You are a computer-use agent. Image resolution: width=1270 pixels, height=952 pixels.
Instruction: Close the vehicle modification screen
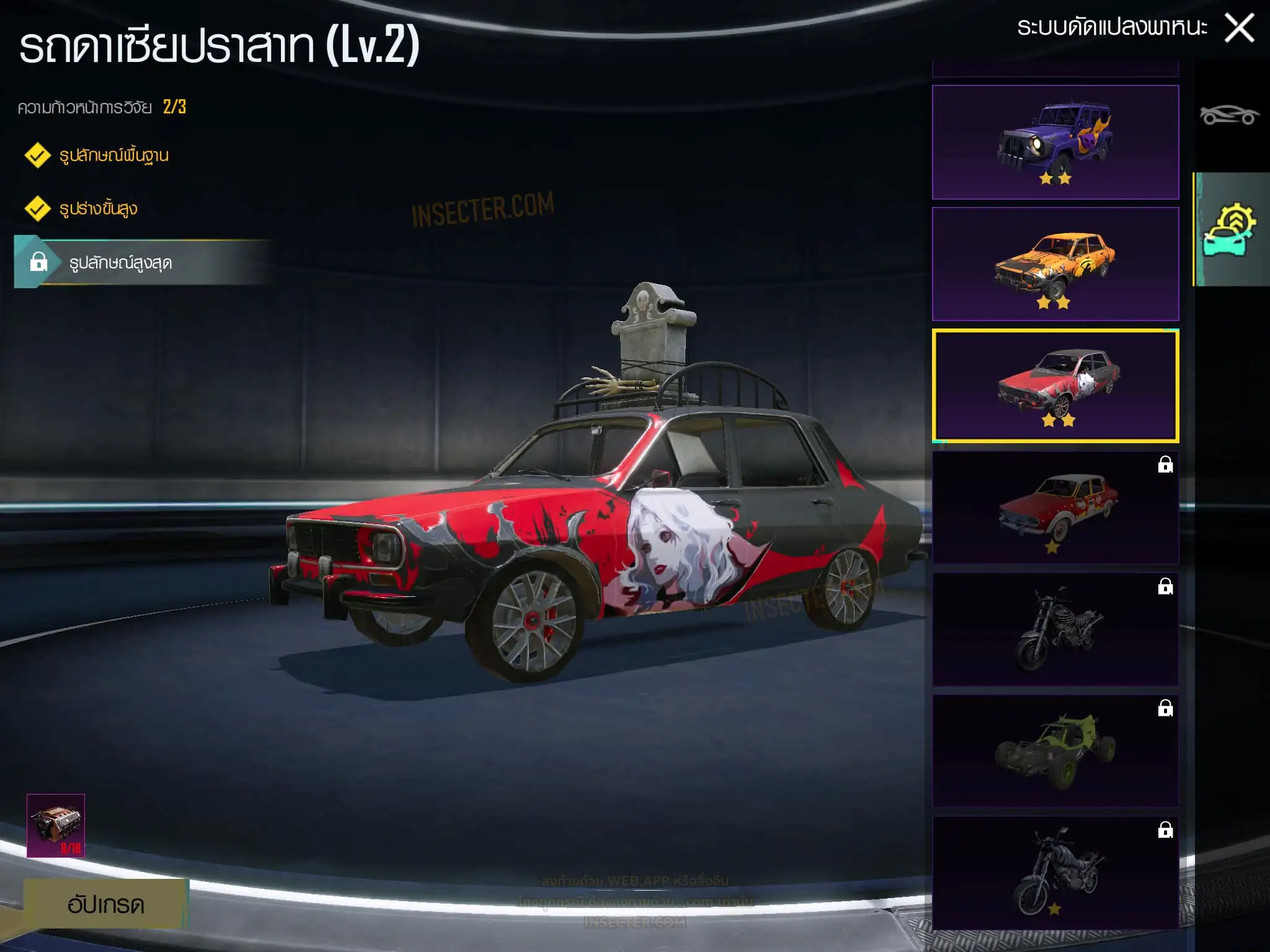pos(1239,29)
